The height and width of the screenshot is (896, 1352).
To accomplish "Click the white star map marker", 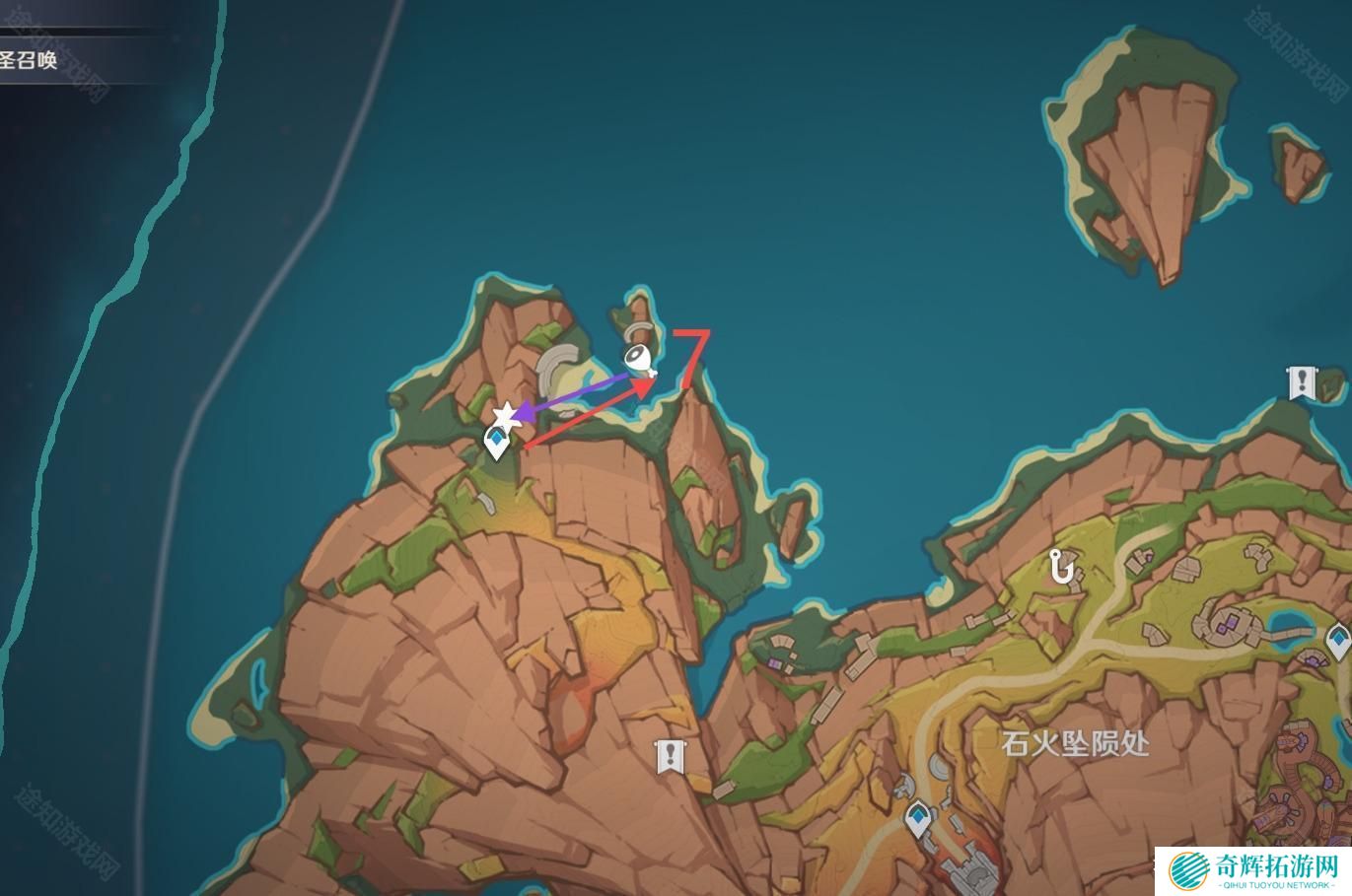I will tap(505, 416).
